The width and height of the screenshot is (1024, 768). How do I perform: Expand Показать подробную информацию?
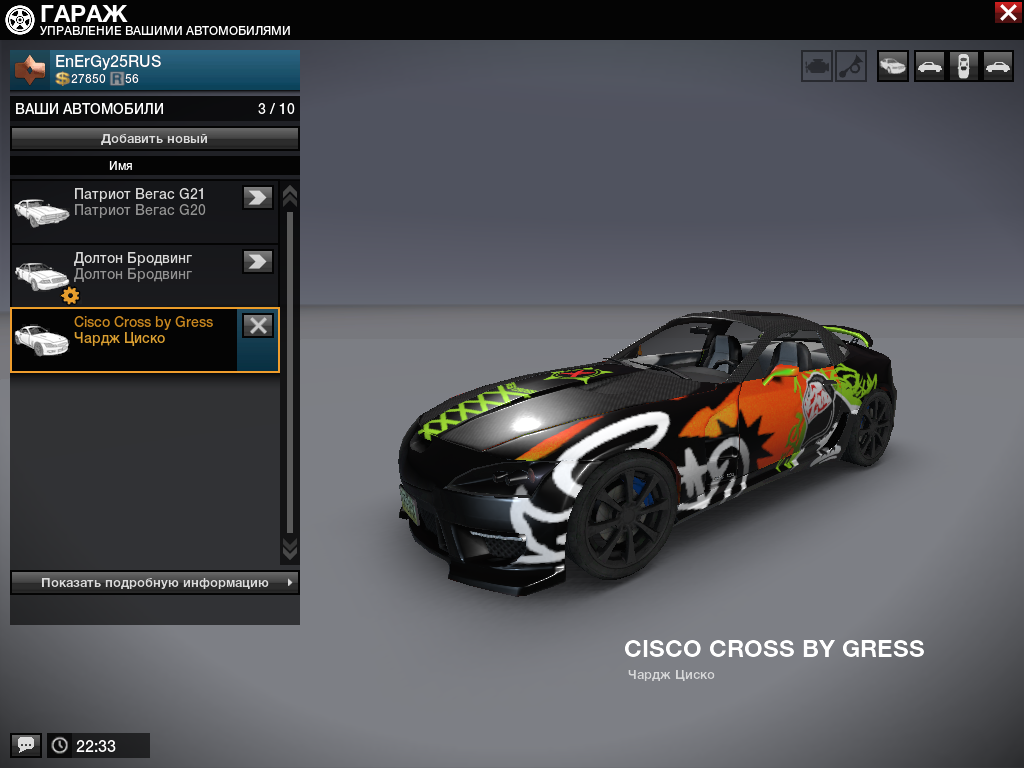coord(155,582)
